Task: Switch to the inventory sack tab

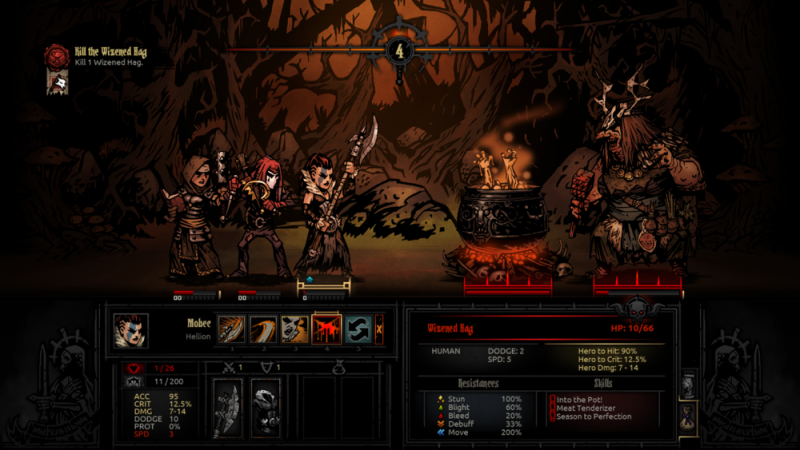Action: point(687,415)
